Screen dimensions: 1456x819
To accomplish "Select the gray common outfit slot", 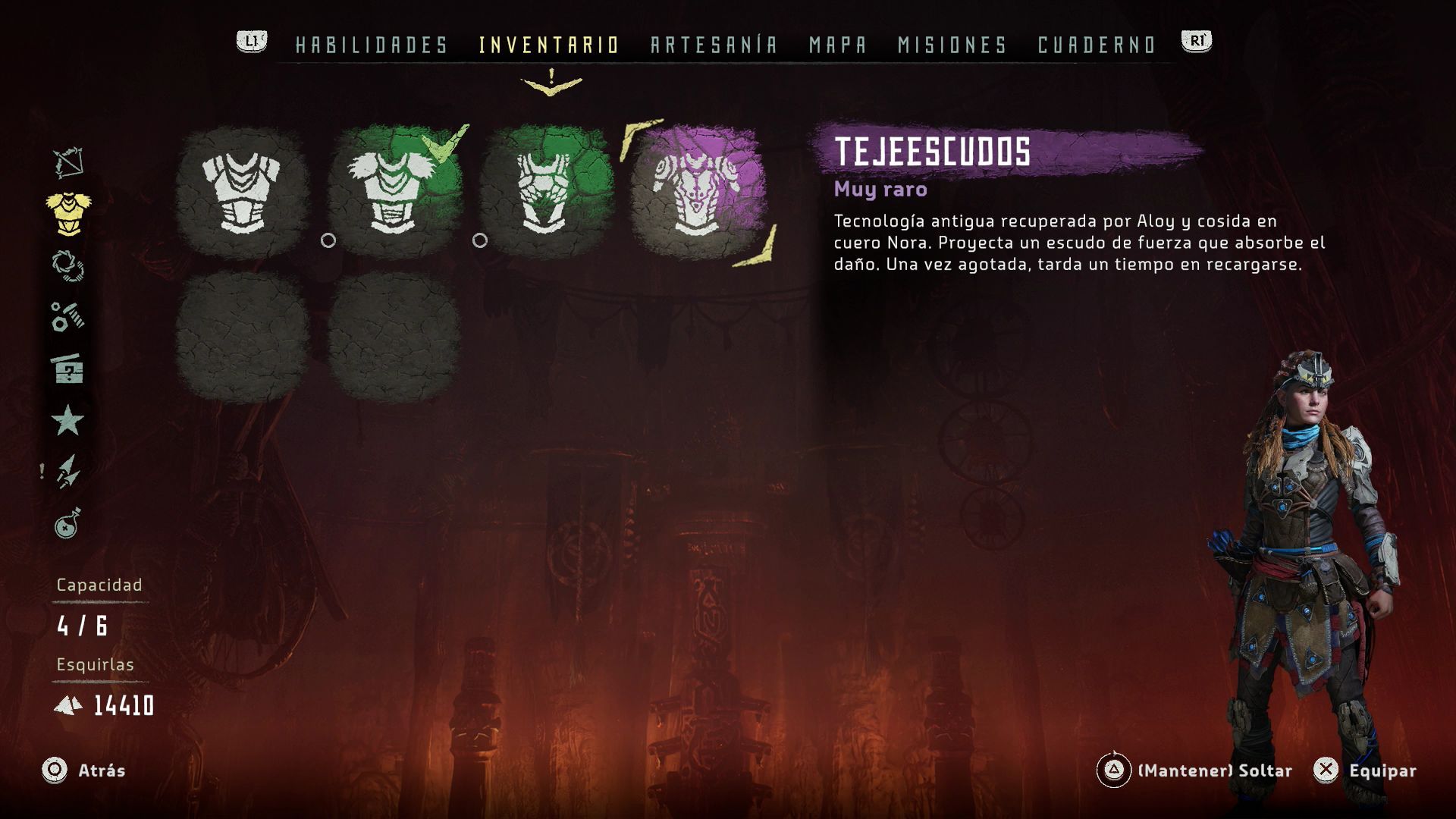I will click(x=242, y=193).
